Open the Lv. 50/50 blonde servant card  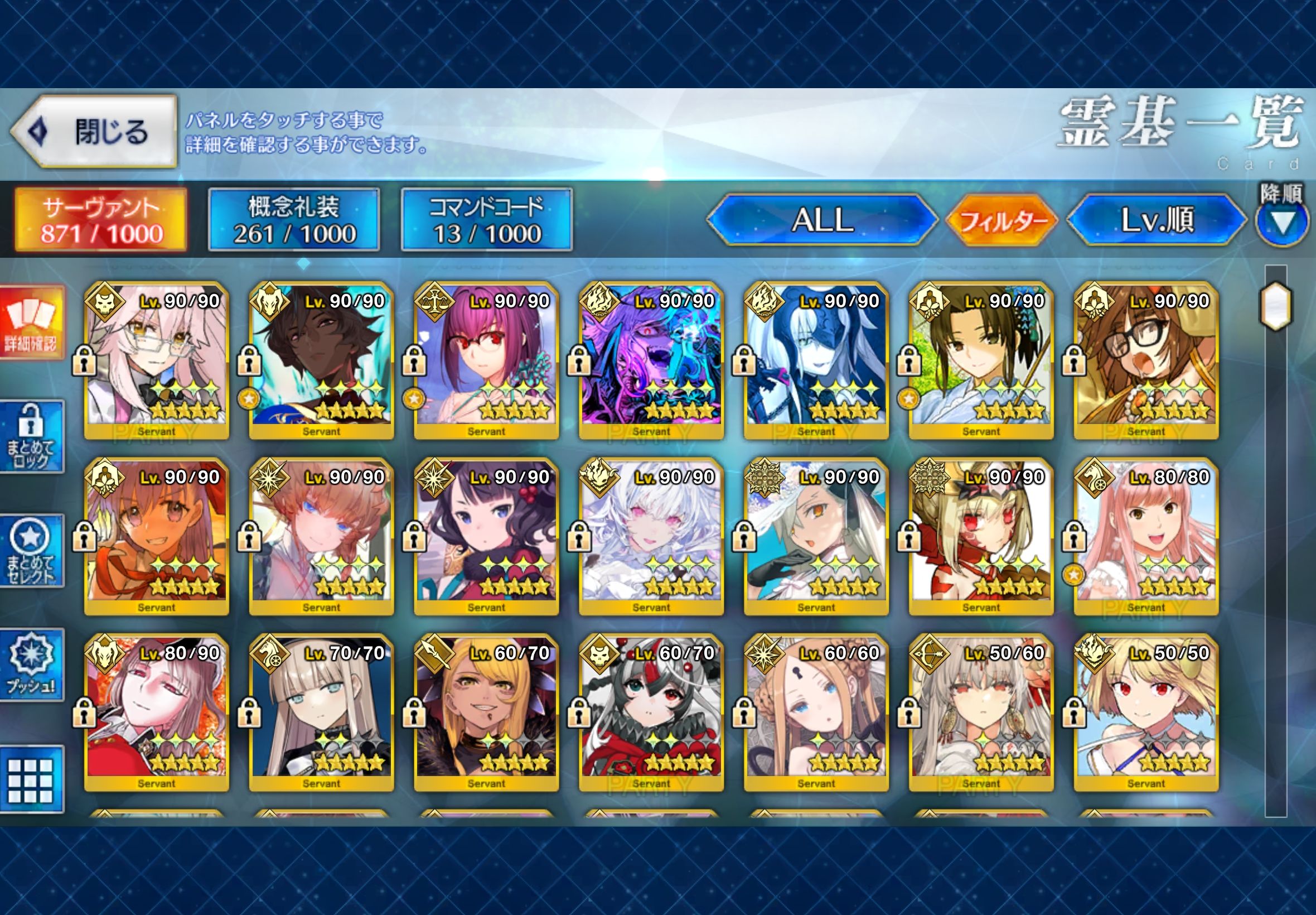tap(1146, 712)
